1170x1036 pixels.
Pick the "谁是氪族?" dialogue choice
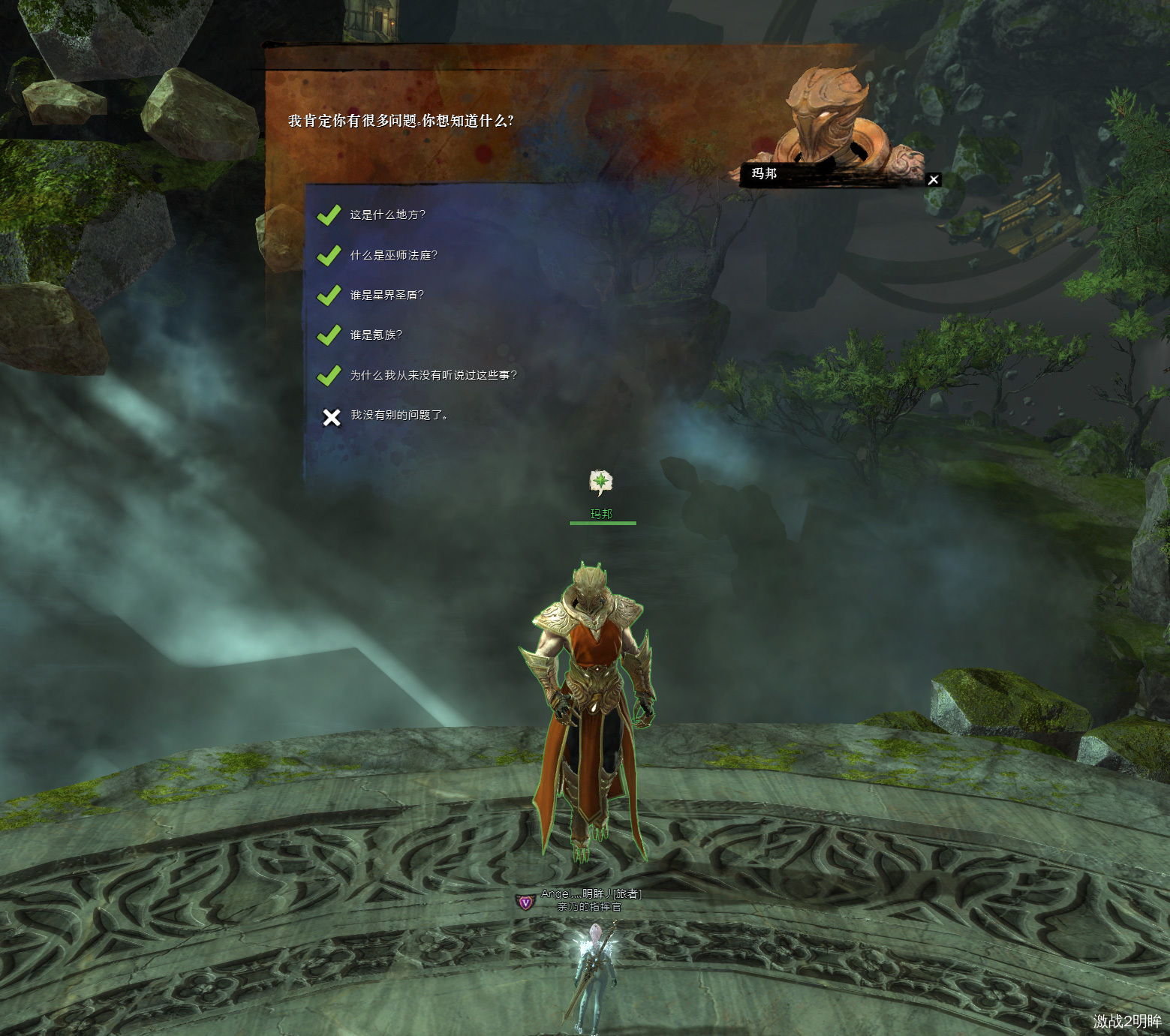tap(375, 335)
